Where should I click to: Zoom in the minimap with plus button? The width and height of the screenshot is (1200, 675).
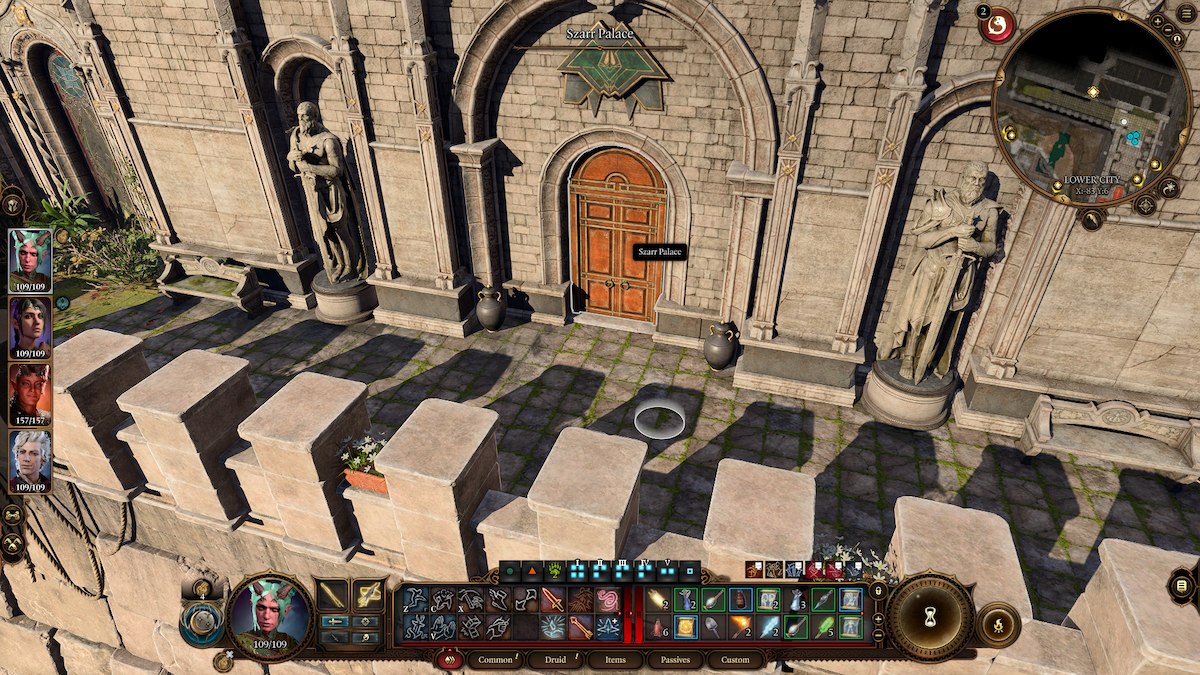click(1157, 20)
